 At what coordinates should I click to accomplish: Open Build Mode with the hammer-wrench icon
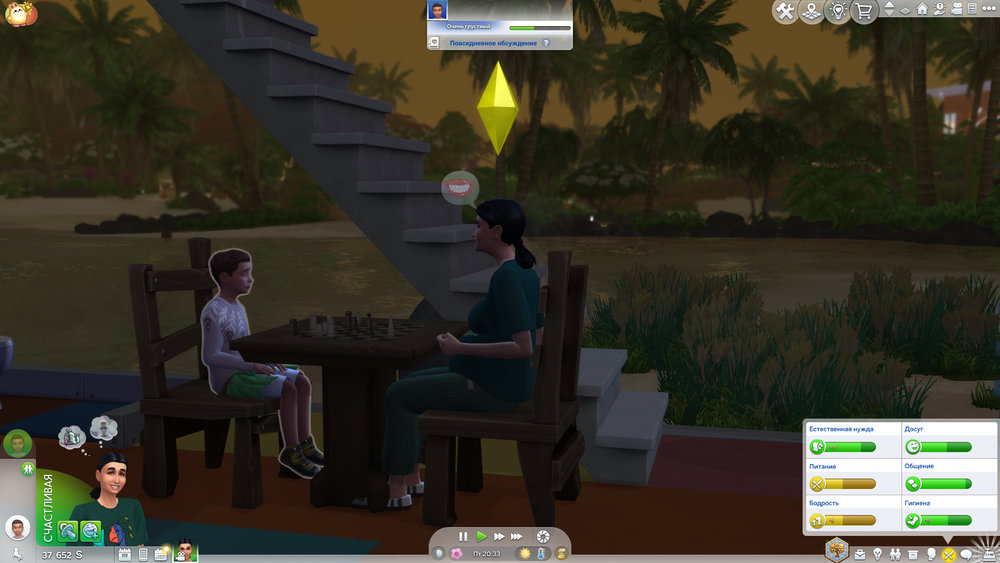(x=785, y=11)
